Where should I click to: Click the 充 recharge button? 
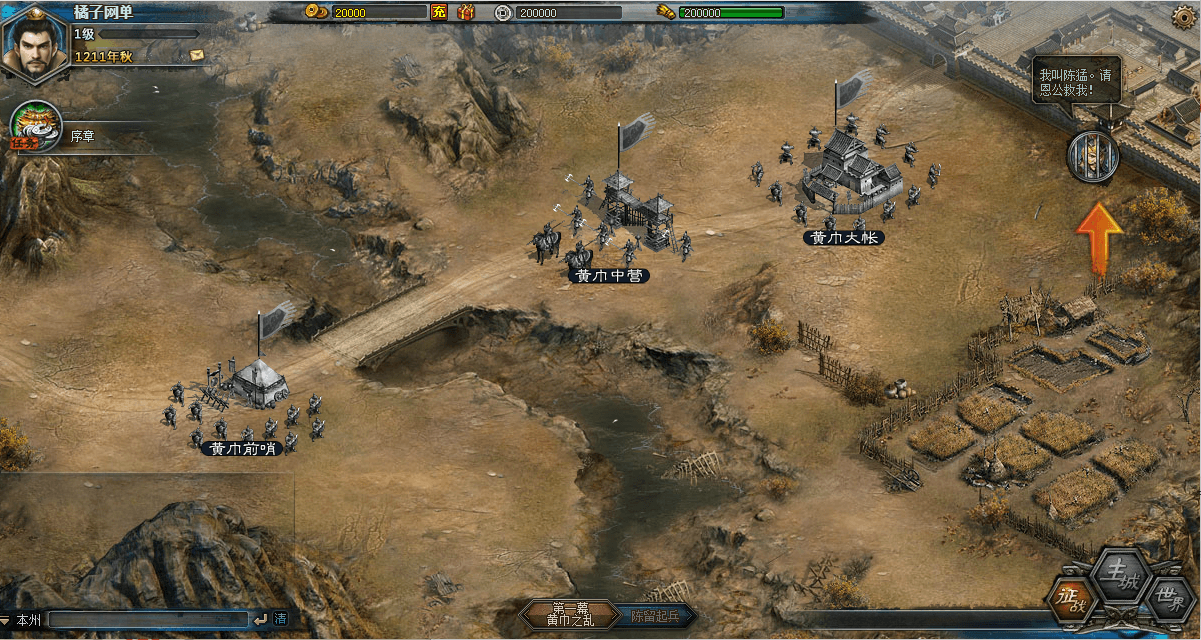[x=438, y=12]
